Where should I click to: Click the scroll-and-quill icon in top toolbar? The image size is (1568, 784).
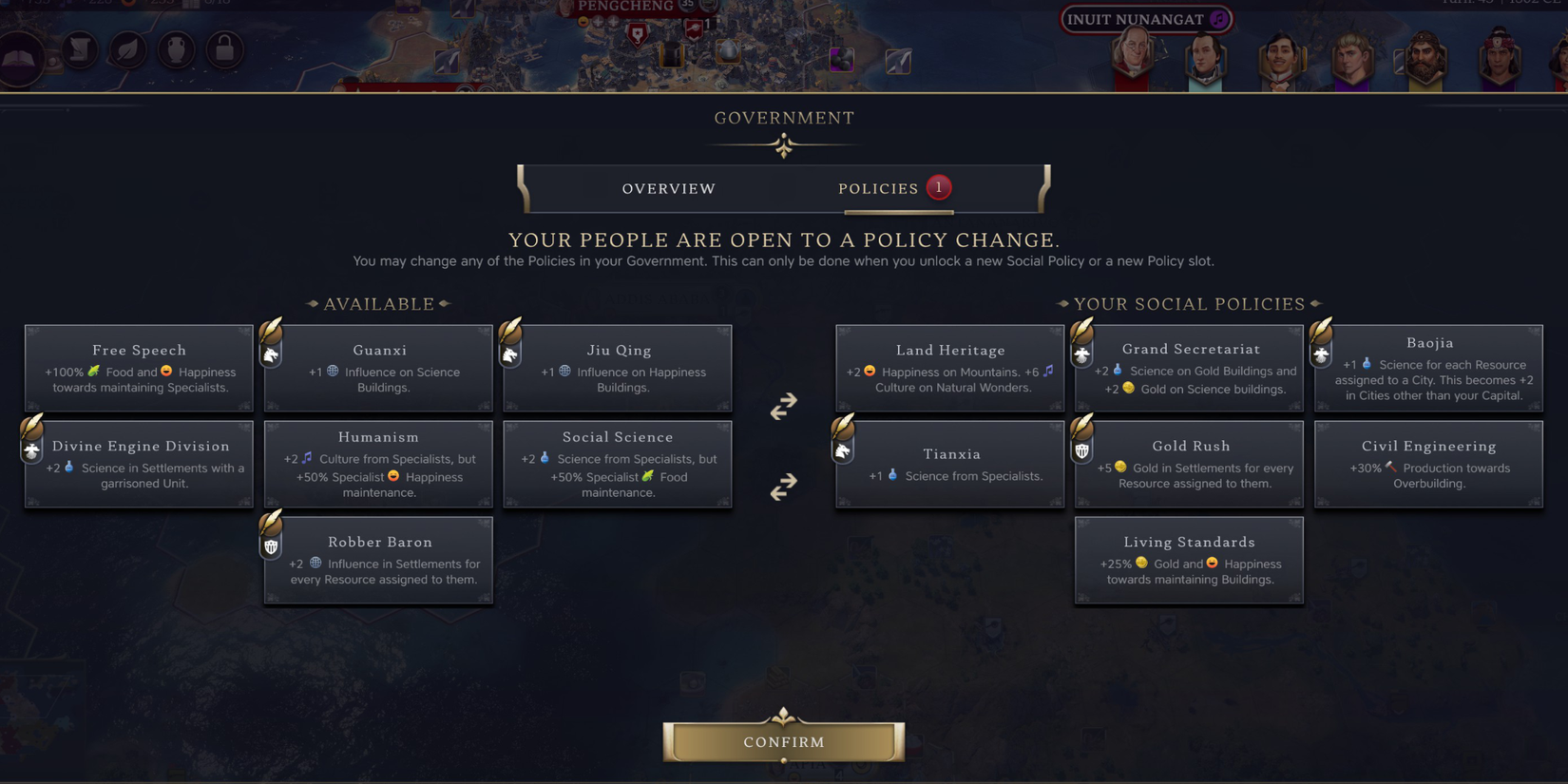pyautogui.click(x=81, y=49)
